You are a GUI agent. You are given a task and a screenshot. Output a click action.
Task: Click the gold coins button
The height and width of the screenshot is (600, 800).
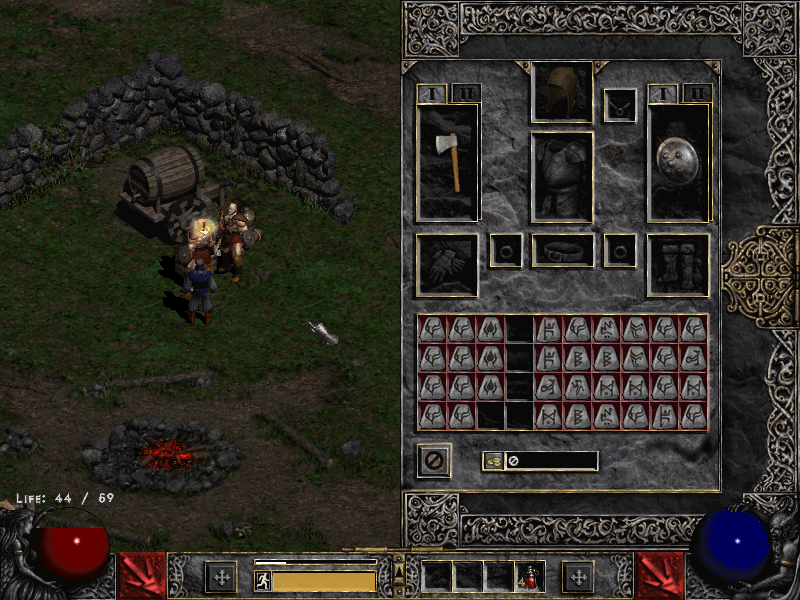(494, 461)
